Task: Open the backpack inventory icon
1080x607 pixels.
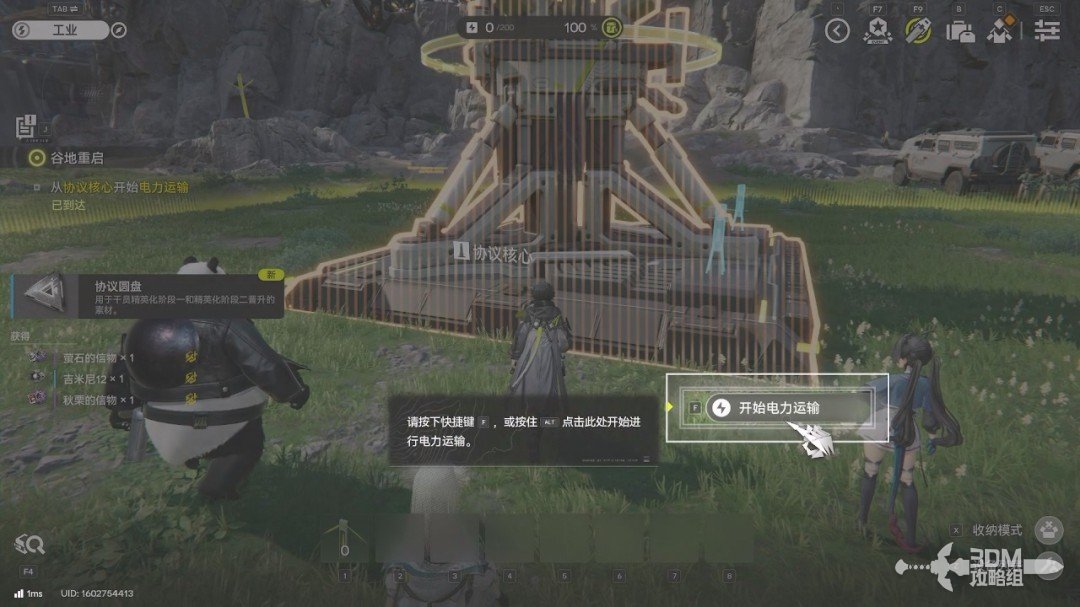Action: (x=960, y=31)
